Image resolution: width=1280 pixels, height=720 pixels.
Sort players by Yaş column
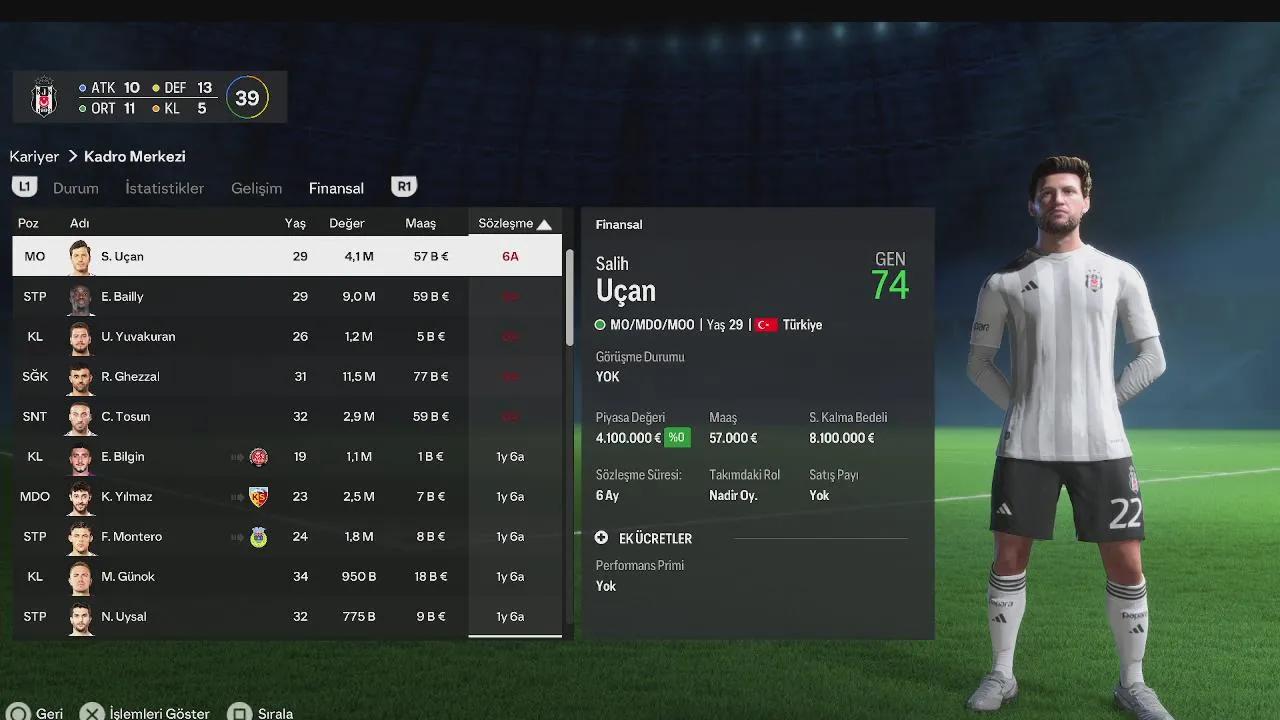coord(295,224)
